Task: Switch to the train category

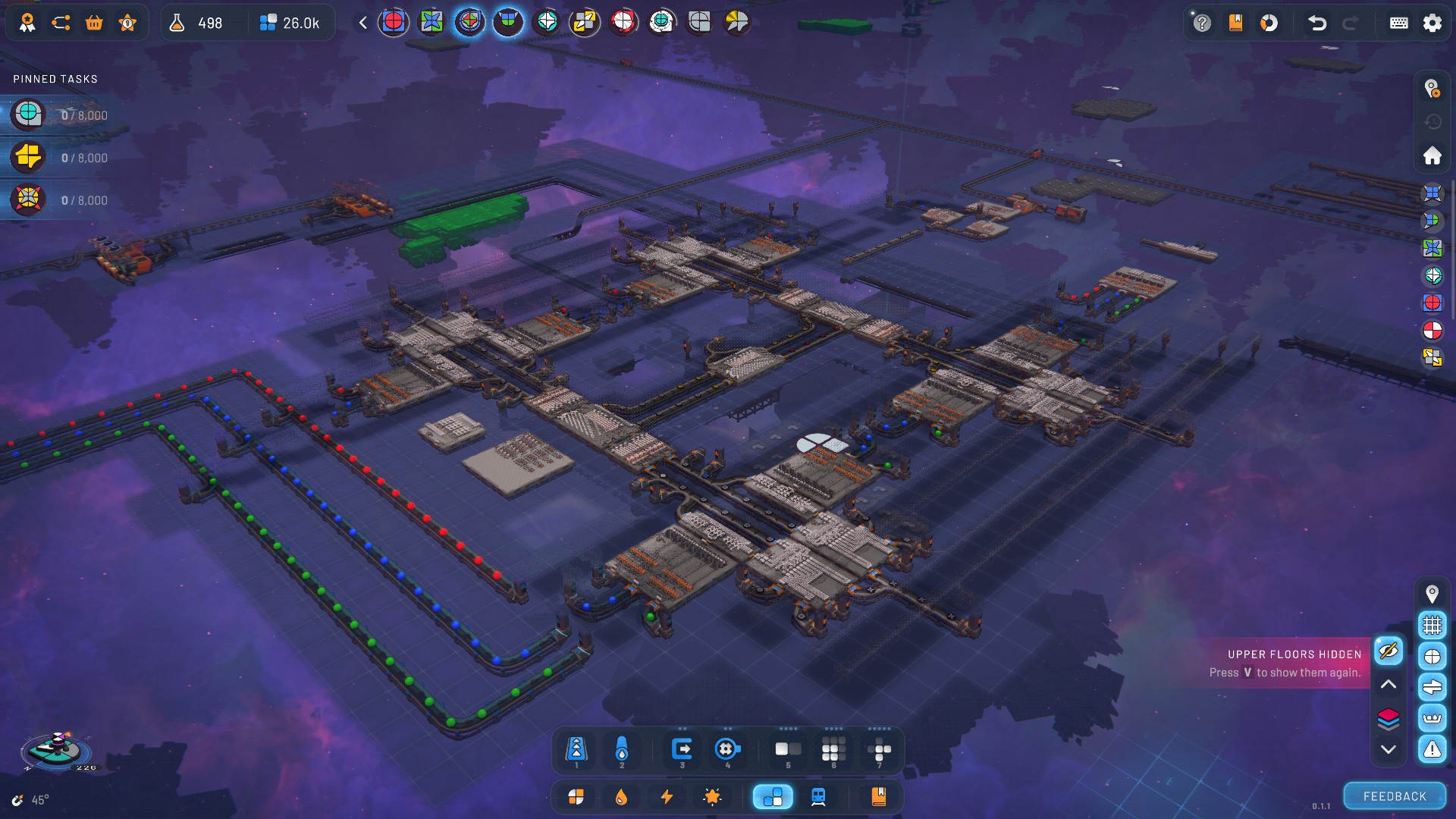Action: click(x=818, y=796)
